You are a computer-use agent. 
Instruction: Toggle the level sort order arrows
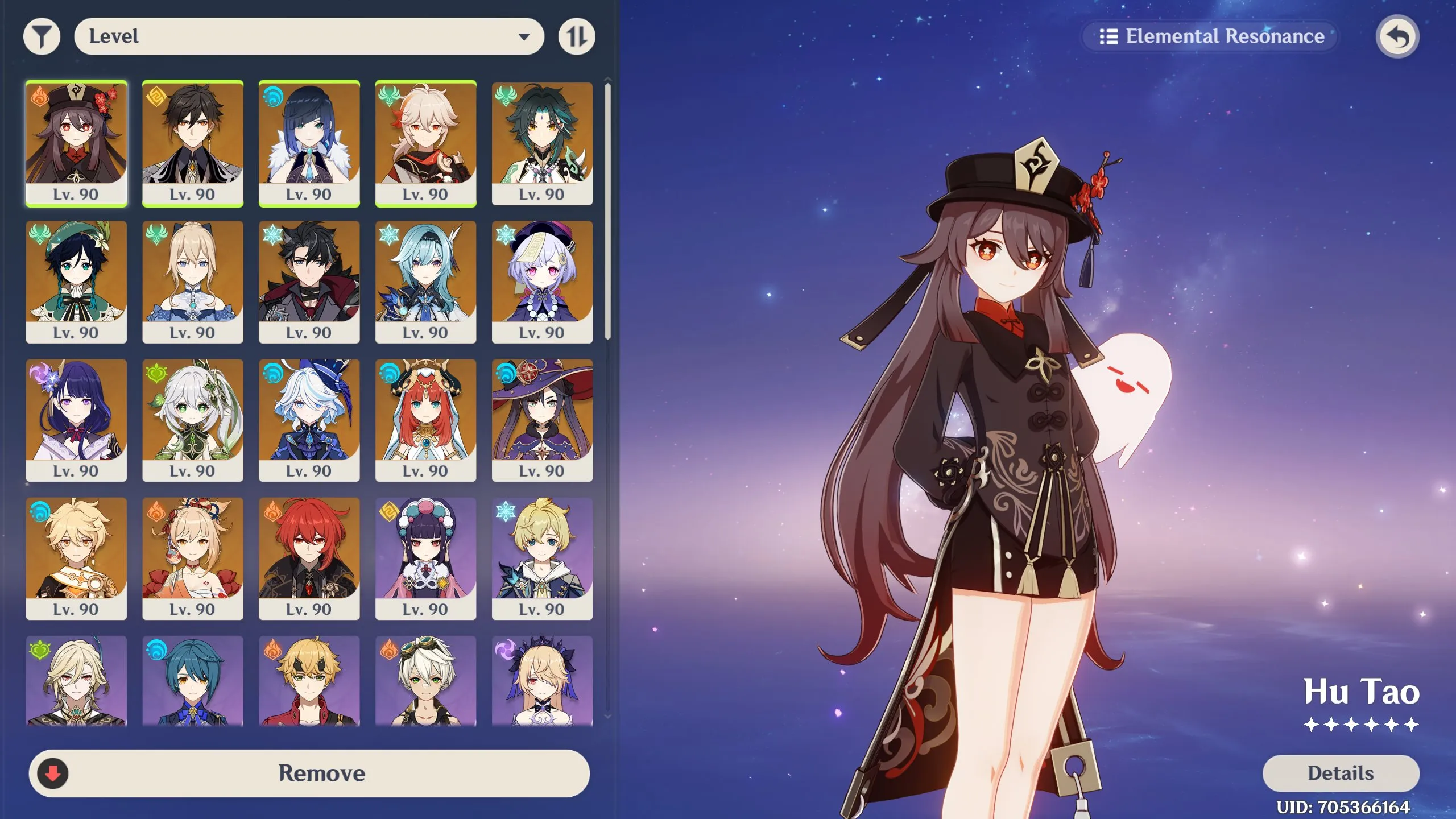(577, 36)
